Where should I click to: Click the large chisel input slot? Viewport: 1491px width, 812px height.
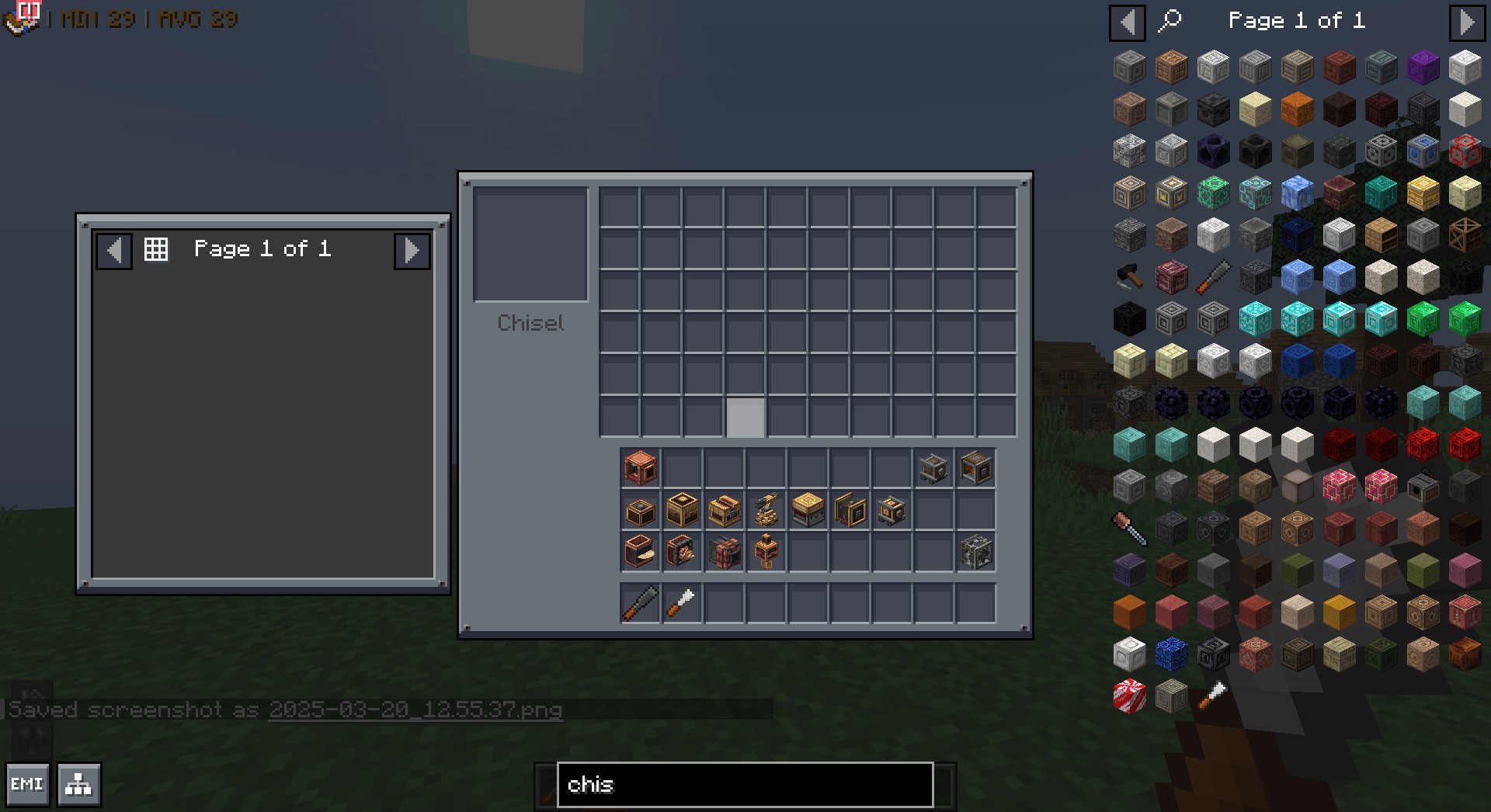coord(530,244)
